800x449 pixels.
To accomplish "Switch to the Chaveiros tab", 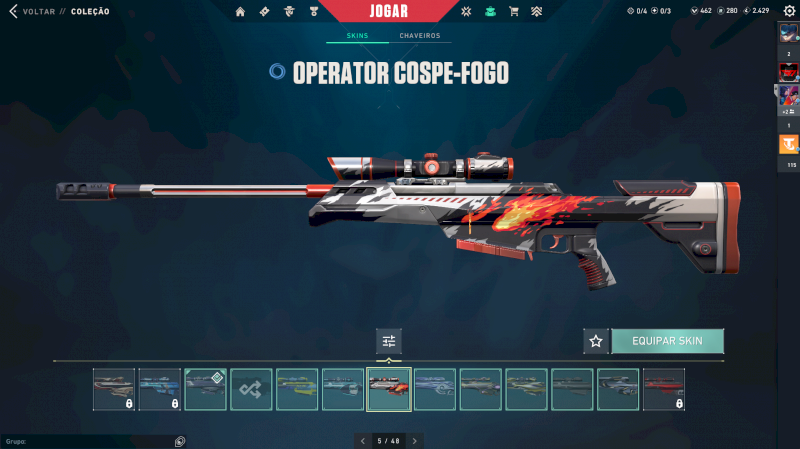I will [419, 36].
